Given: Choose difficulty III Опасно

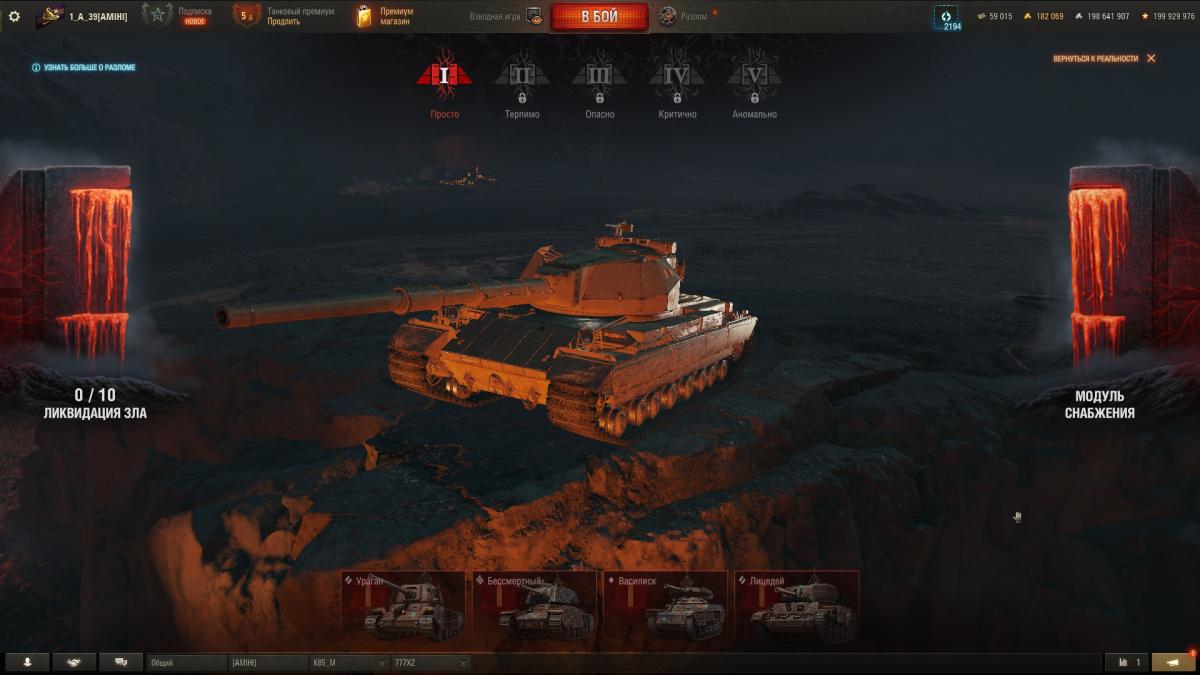Looking at the screenshot, I should pyautogui.click(x=599, y=84).
